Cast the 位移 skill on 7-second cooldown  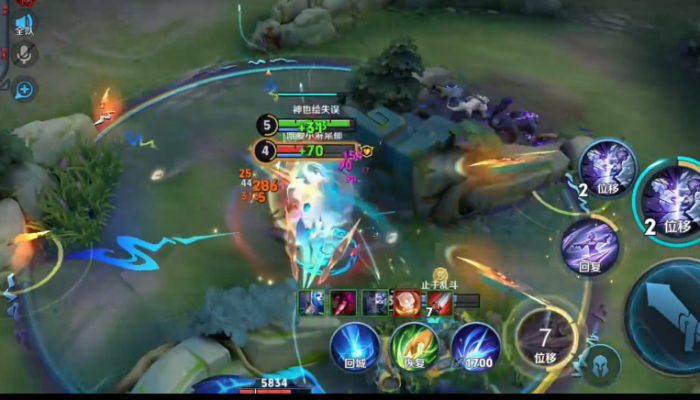click(545, 338)
